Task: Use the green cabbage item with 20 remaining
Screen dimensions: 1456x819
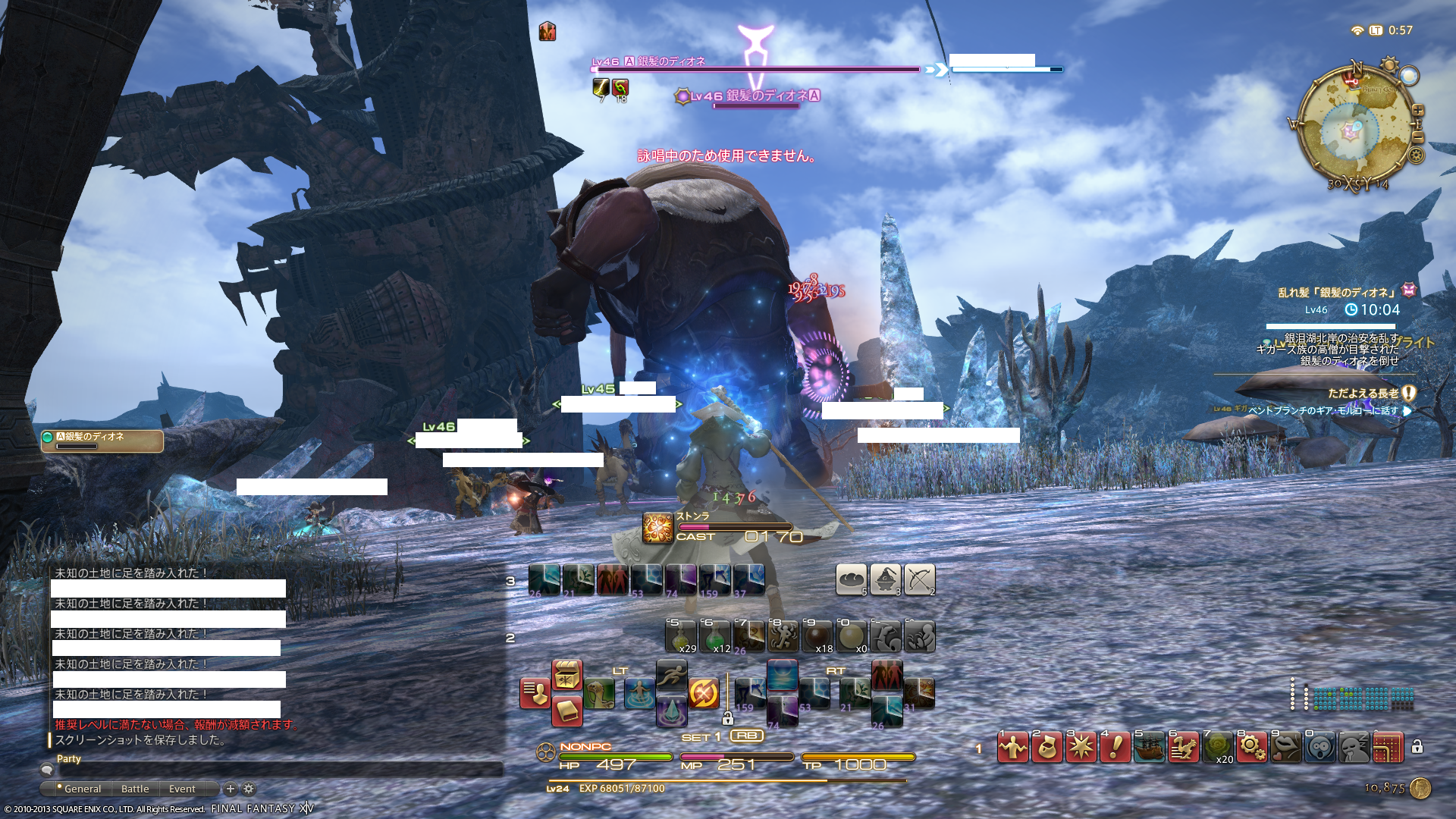Action: point(1218,748)
